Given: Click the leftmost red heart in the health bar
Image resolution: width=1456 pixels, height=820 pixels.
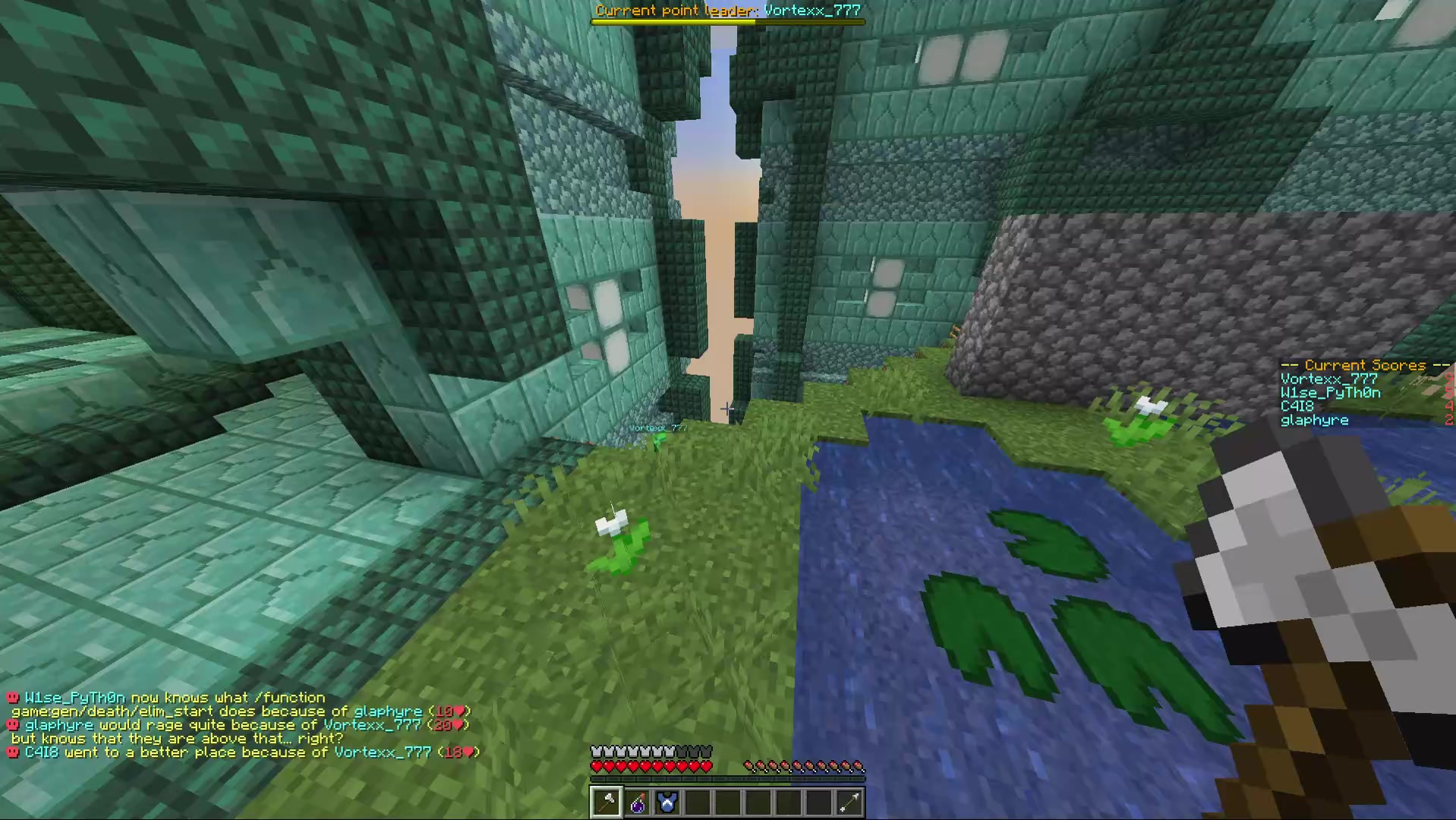Looking at the screenshot, I should click(597, 766).
